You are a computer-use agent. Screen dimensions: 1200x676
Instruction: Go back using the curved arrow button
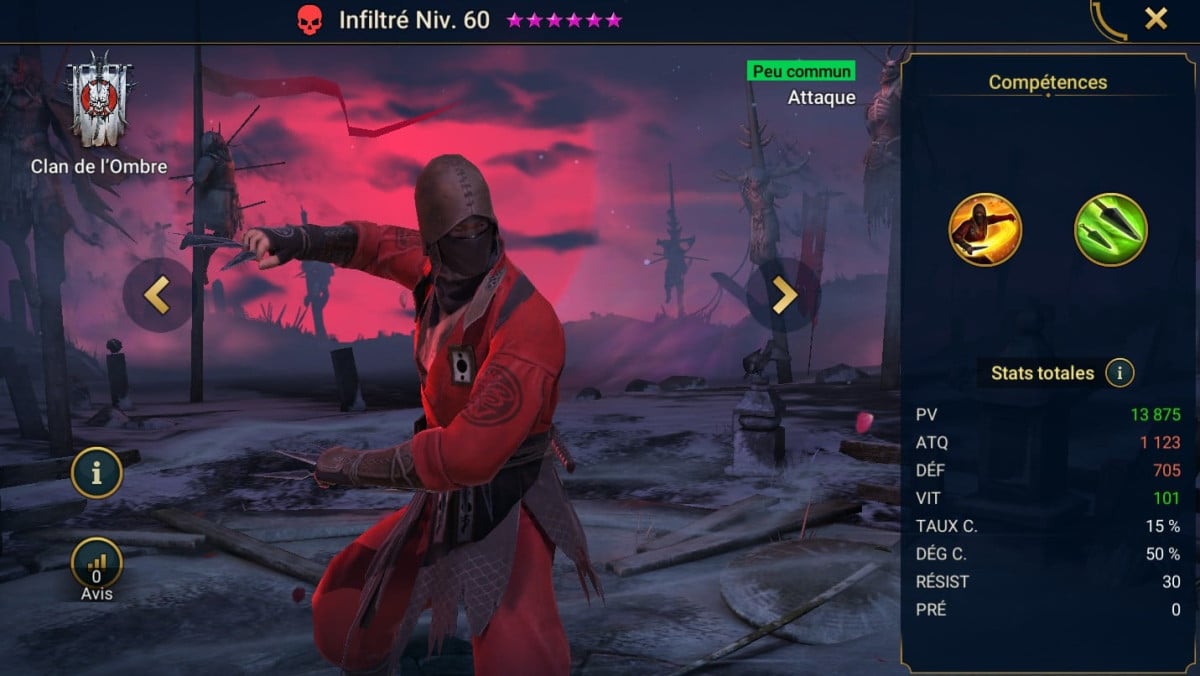[x=1107, y=20]
